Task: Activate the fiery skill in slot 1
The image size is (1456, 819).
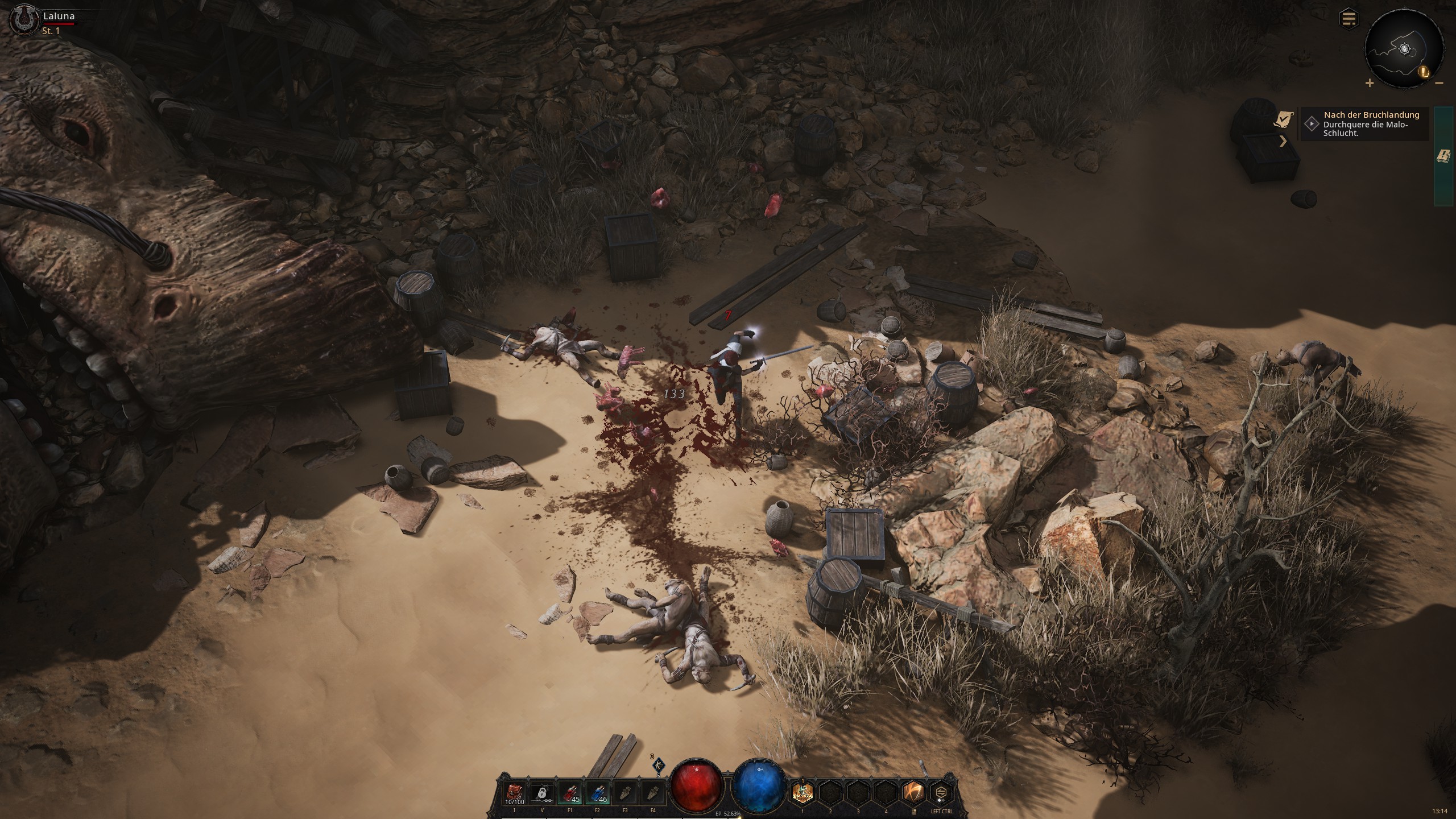Action: click(803, 793)
